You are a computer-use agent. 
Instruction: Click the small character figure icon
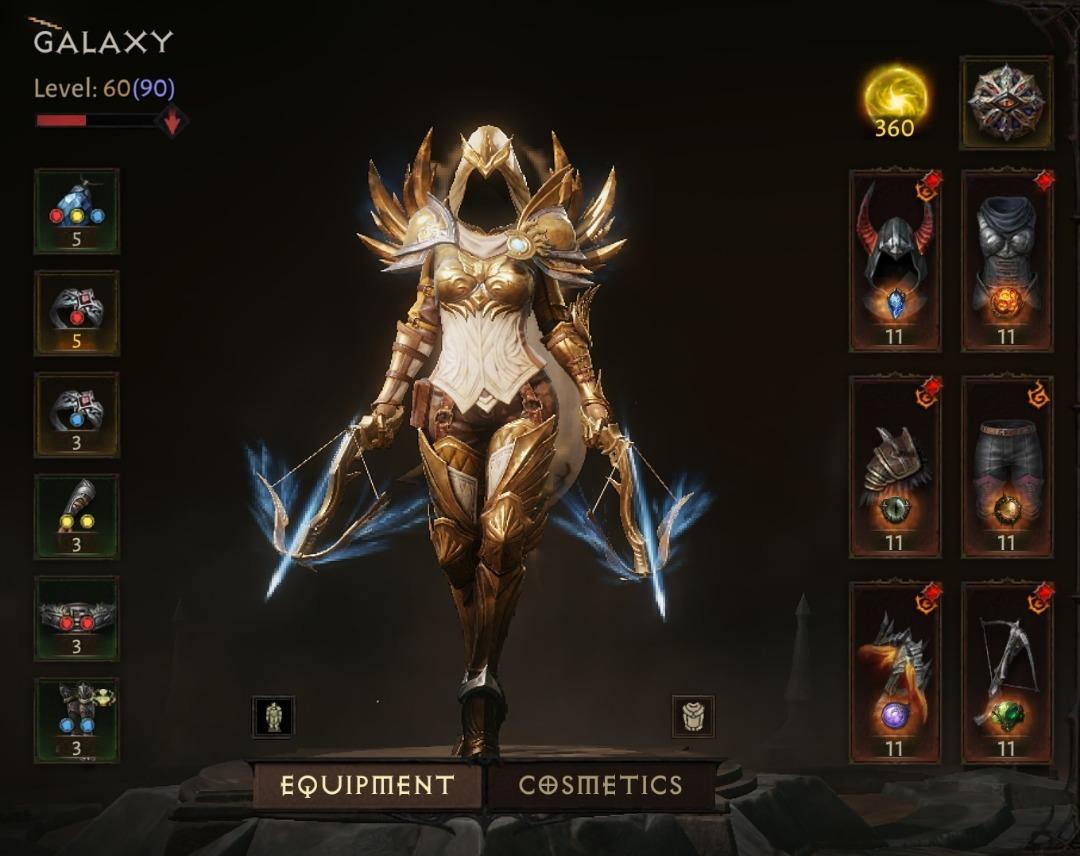pos(273,716)
